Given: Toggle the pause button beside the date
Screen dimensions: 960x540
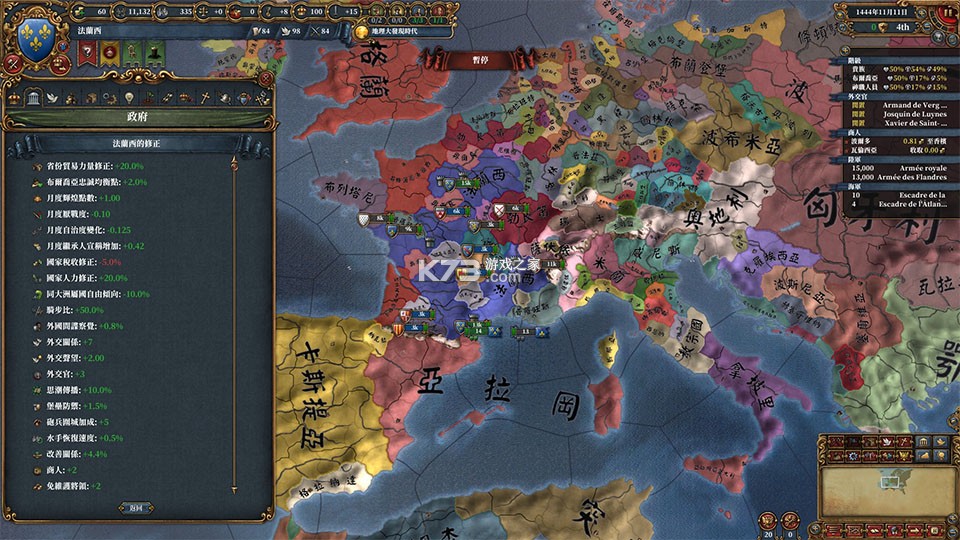Looking at the screenshot, I should coord(948,13).
